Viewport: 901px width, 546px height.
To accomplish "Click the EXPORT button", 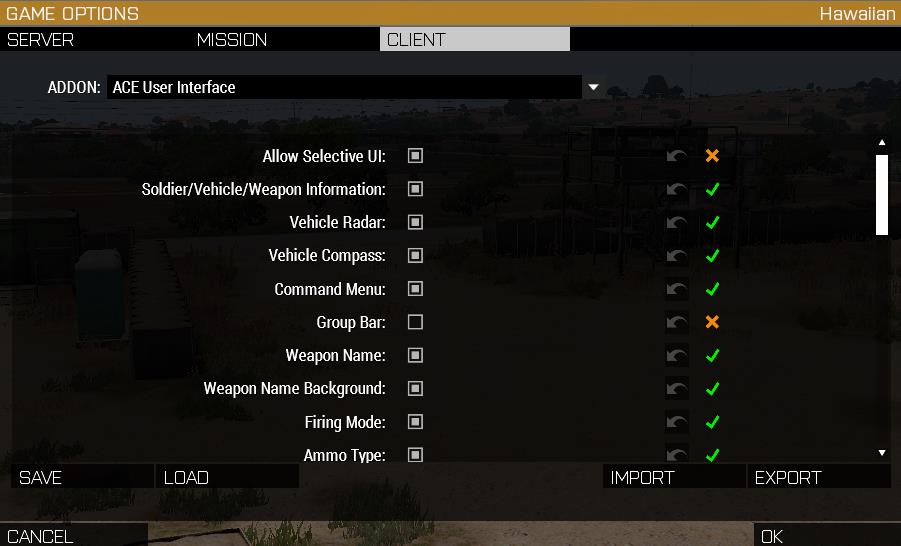I will tap(788, 478).
